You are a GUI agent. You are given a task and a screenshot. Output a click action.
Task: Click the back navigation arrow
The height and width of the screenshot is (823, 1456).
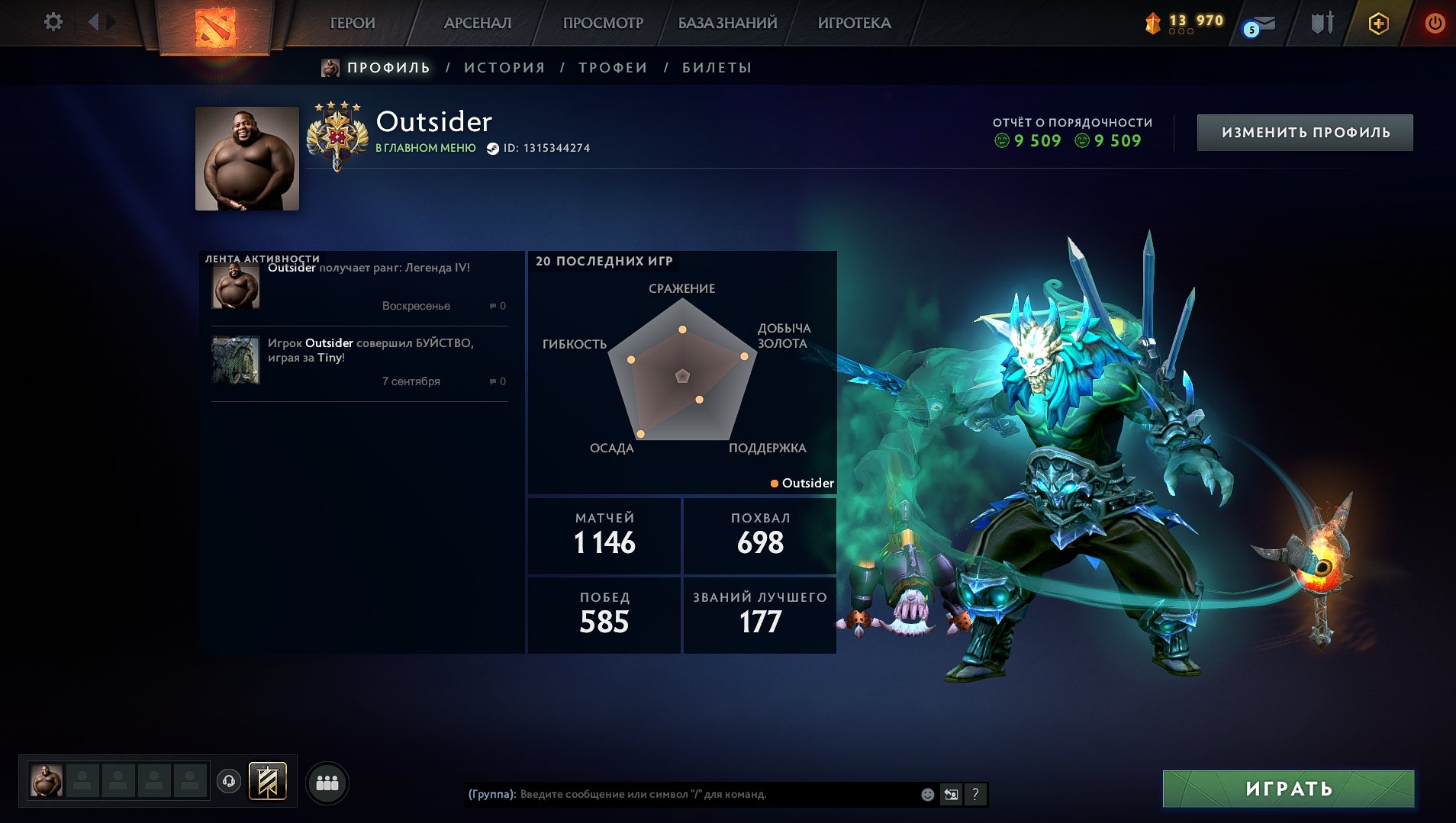94,21
